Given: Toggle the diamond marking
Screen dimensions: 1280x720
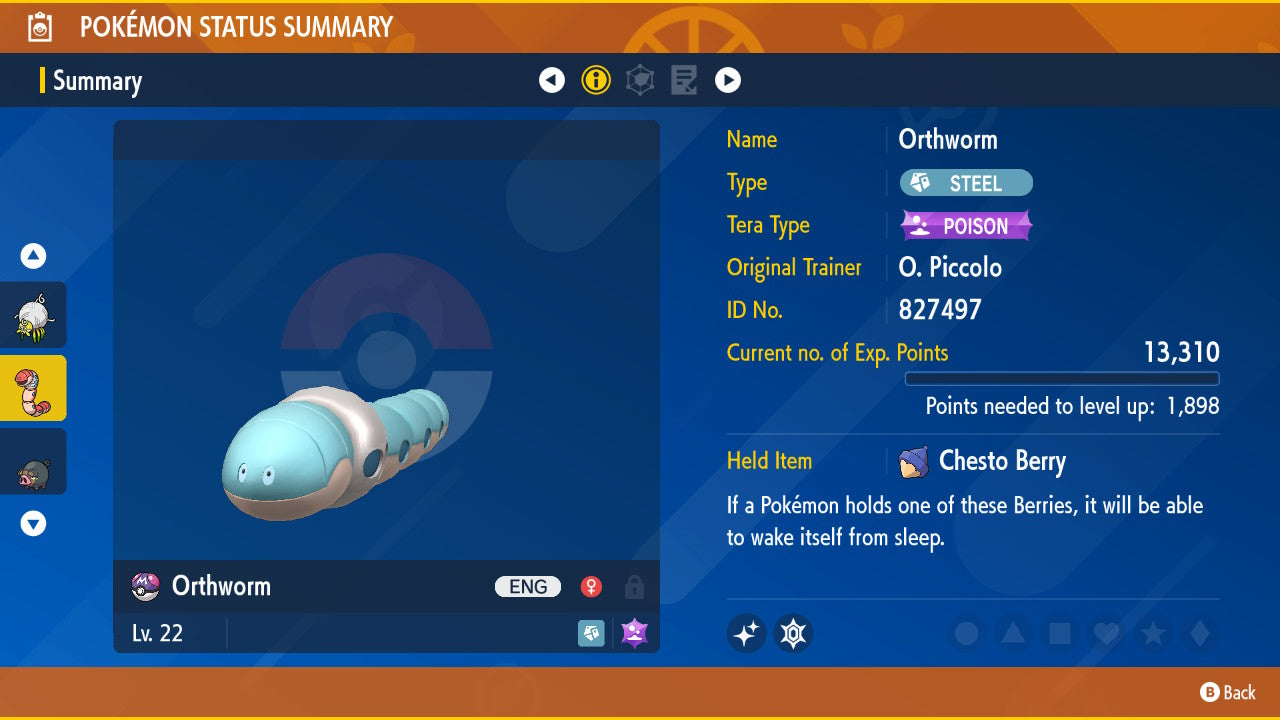Looking at the screenshot, I should click(1197, 633).
